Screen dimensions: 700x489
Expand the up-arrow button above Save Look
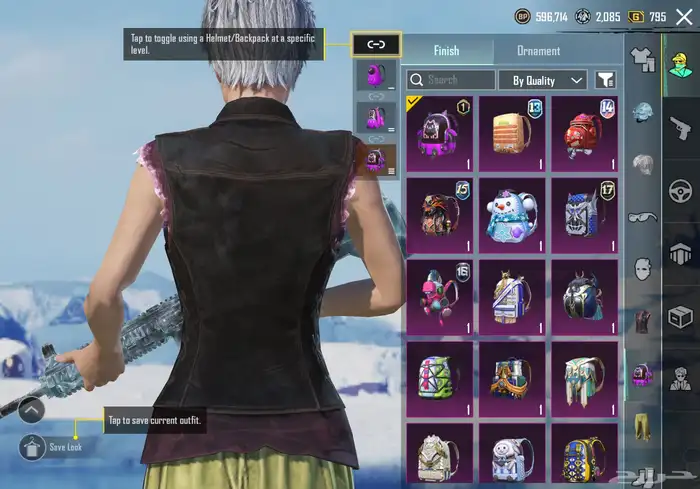tap(31, 409)
